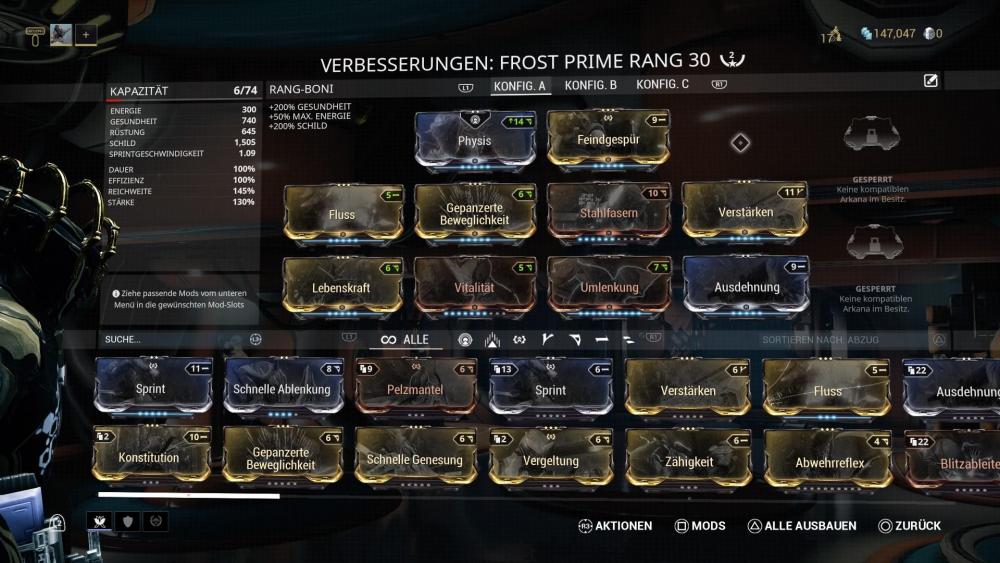The width and height of the screenshot is (1000, 563).
Task: Select the equipped Lebenskraft mod
Action: [x=342, y=287]
